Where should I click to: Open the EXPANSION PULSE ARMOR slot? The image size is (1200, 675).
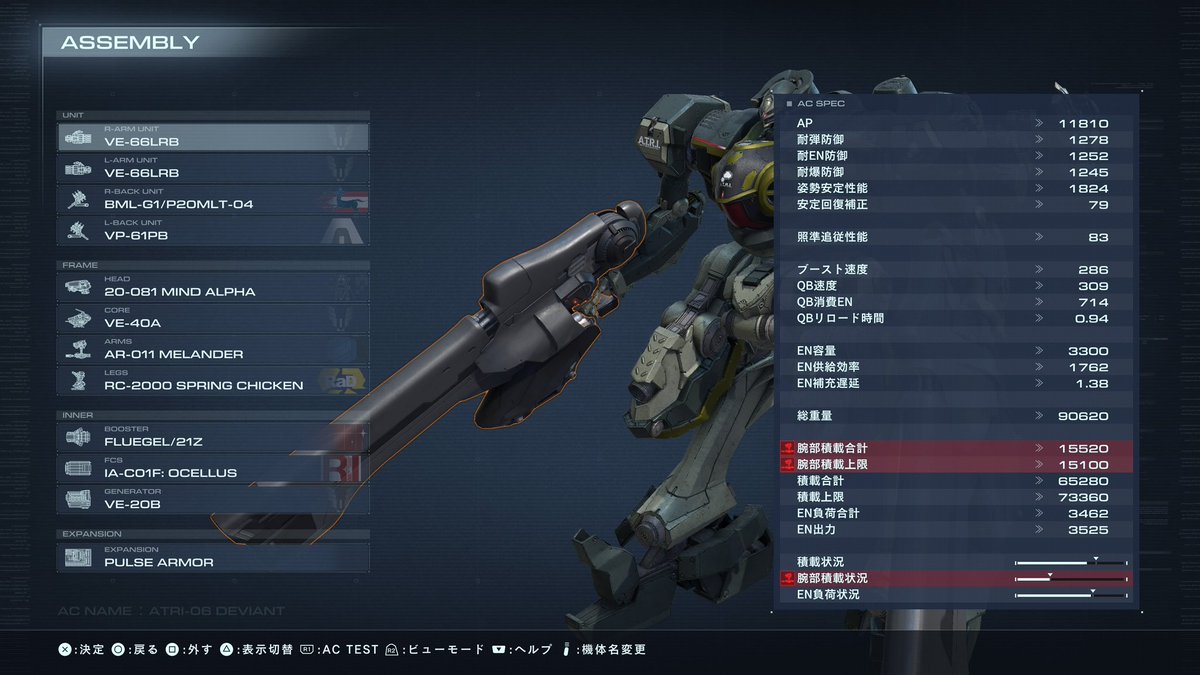pos(213,556)
